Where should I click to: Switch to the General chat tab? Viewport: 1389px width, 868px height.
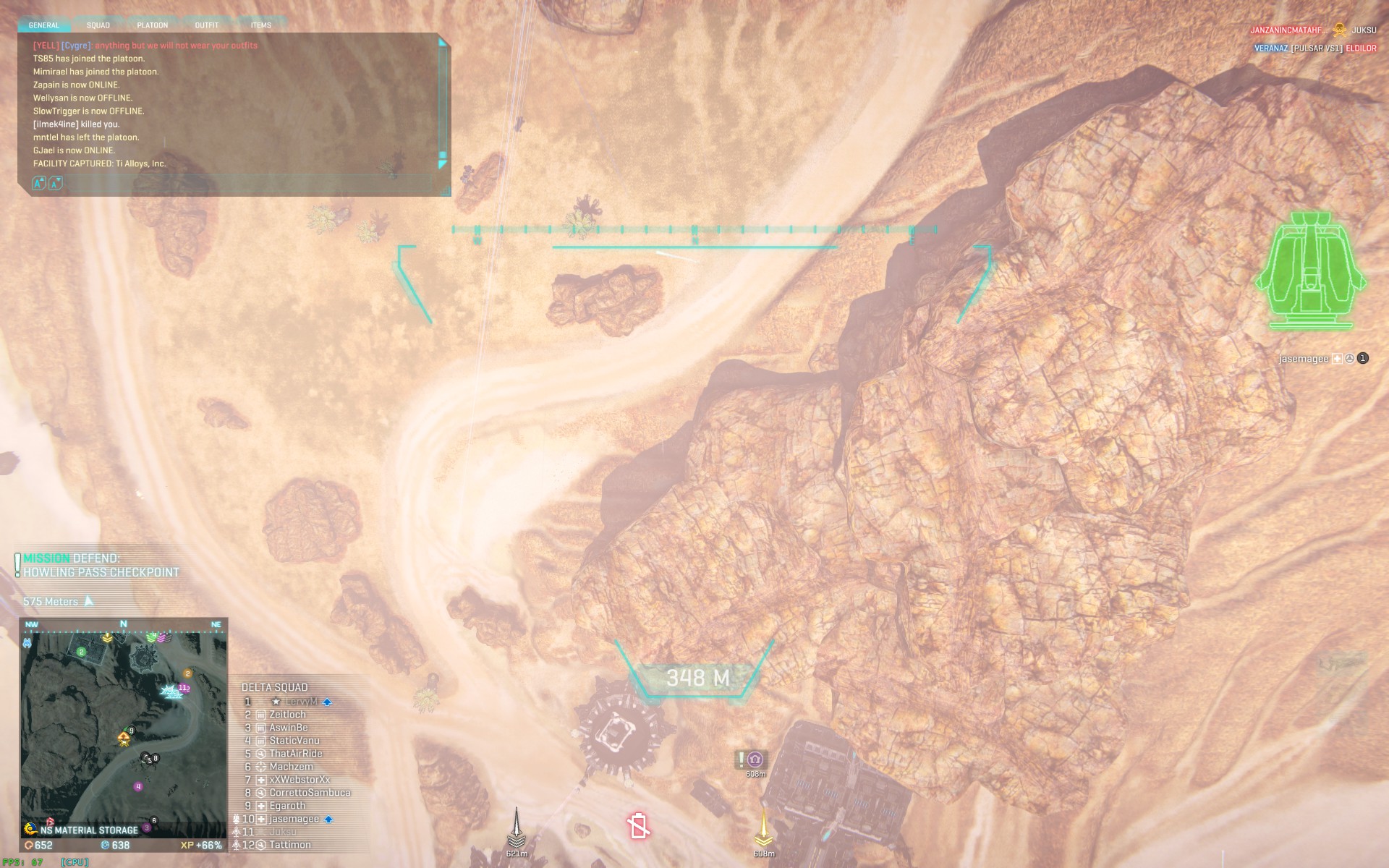(x=43, y=25)
